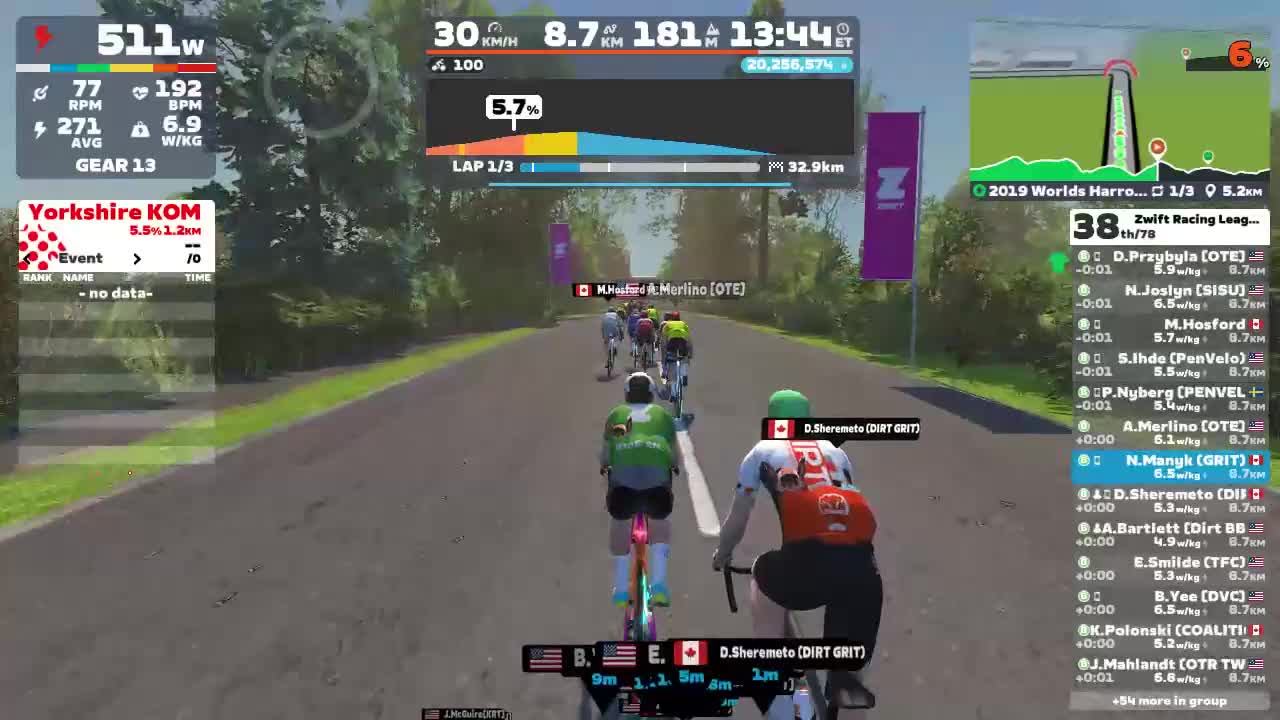The image size is (1280, 720).
Task: Select the cadence RPM icon
Action: click(x=42, y=91)
